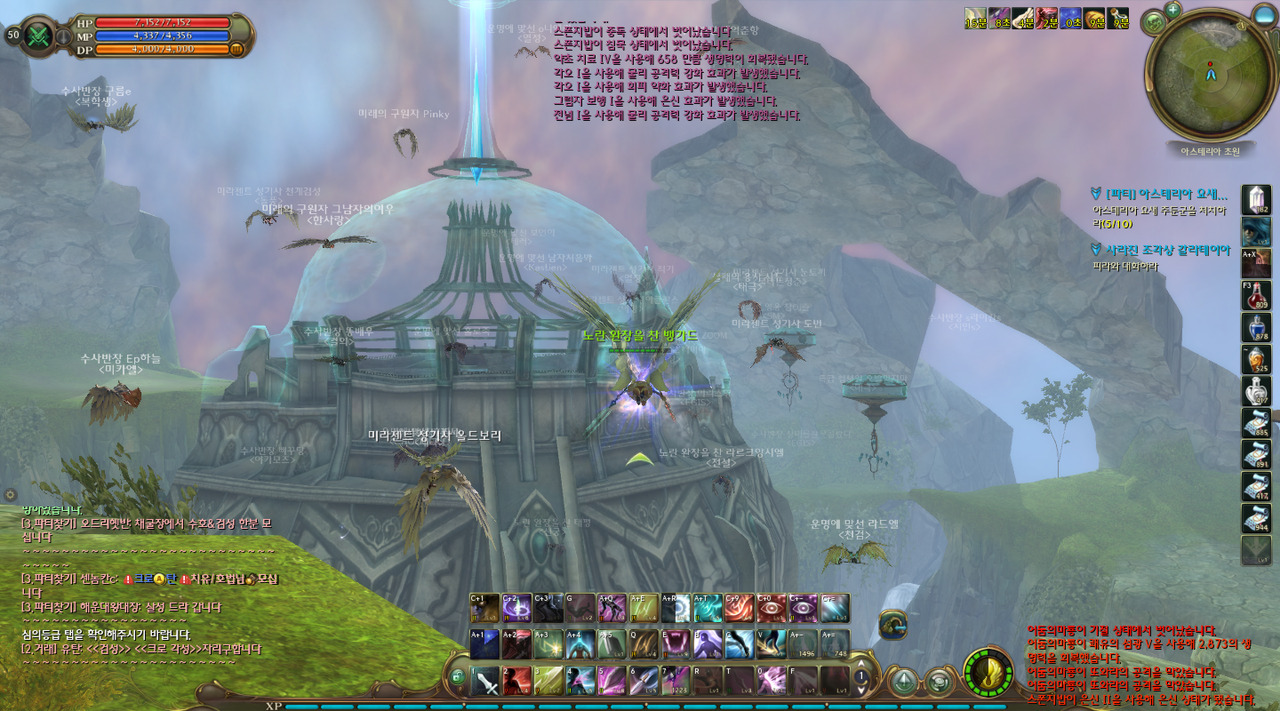The image size is (1280, 711).
Task: Click the golden wing flight gauge
Action: pos(988,673)
